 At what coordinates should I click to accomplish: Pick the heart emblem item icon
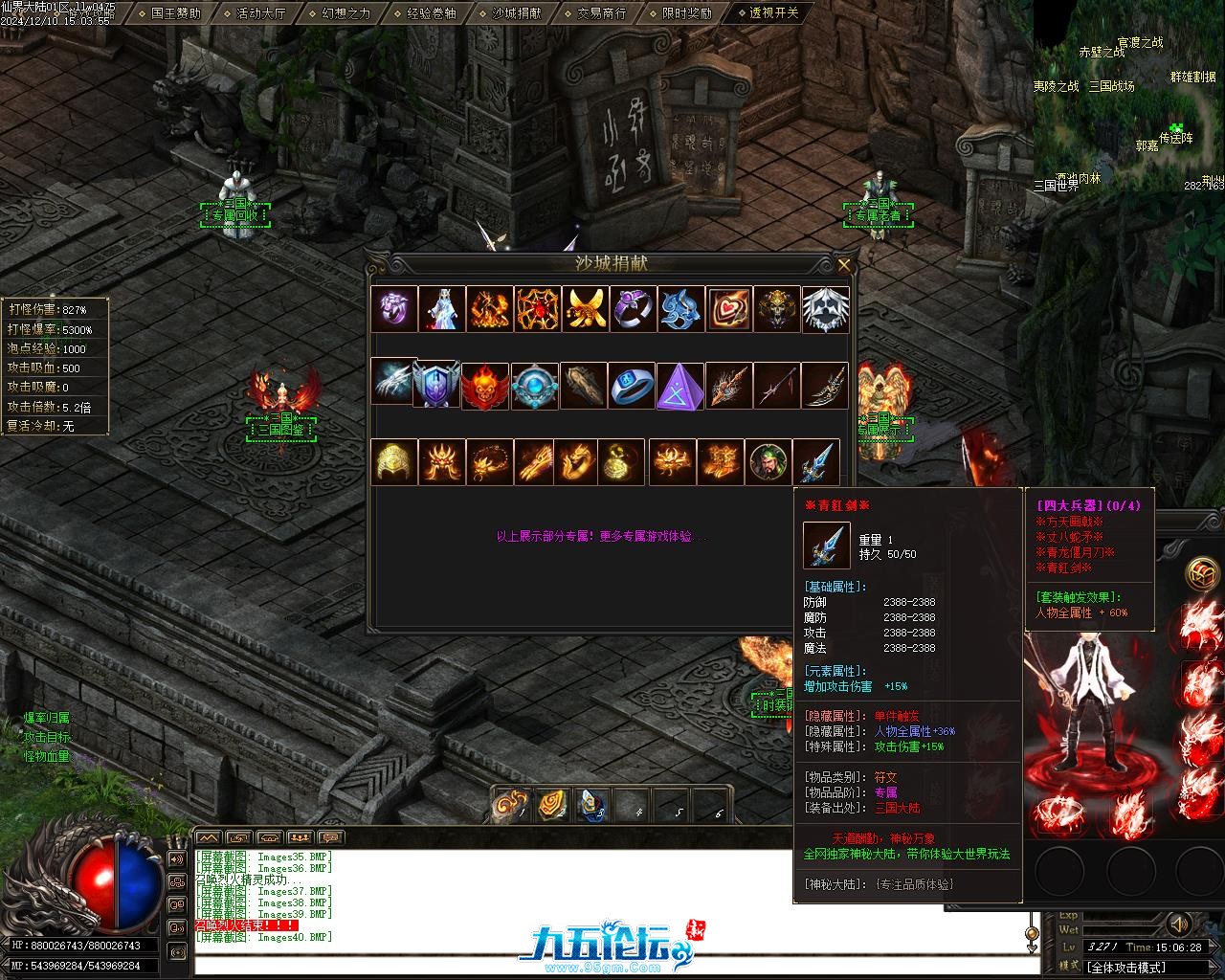728,309
